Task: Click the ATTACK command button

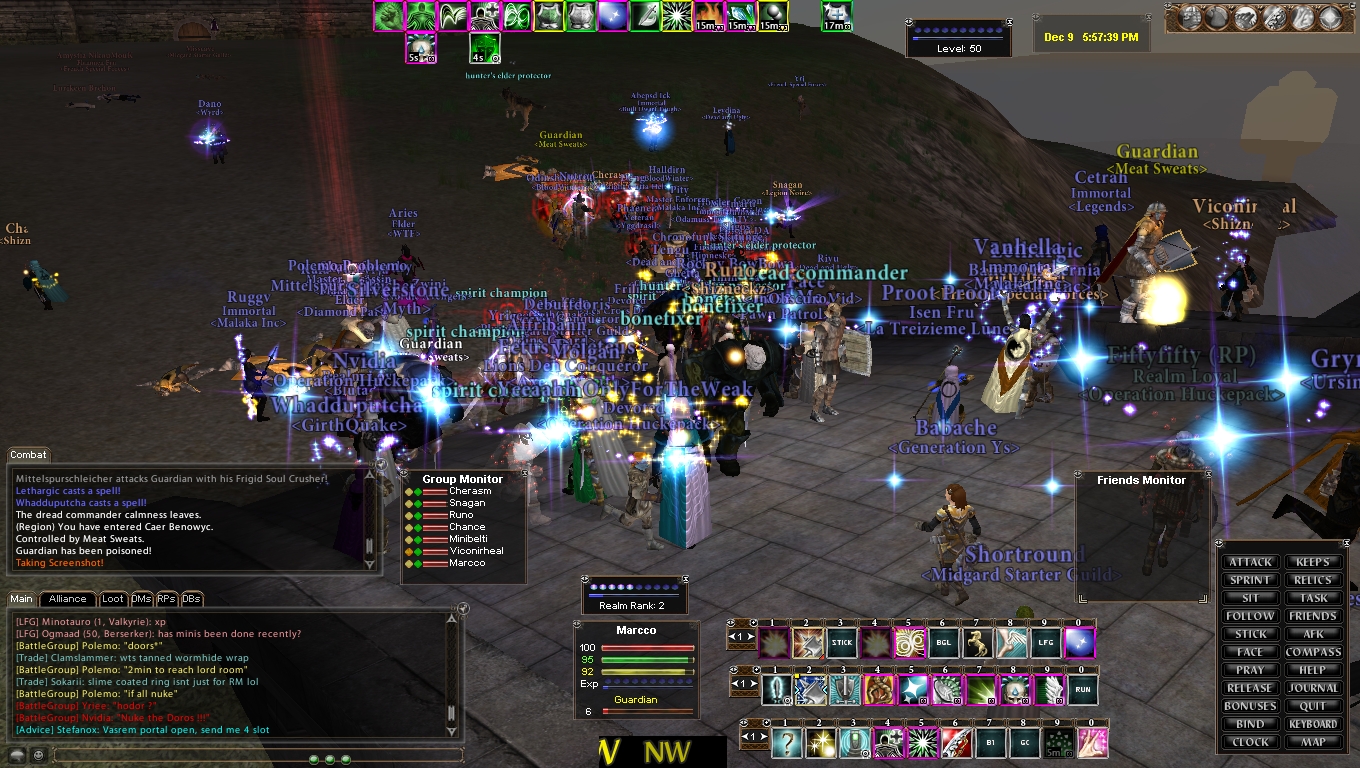Action: tap(1251, 562)
